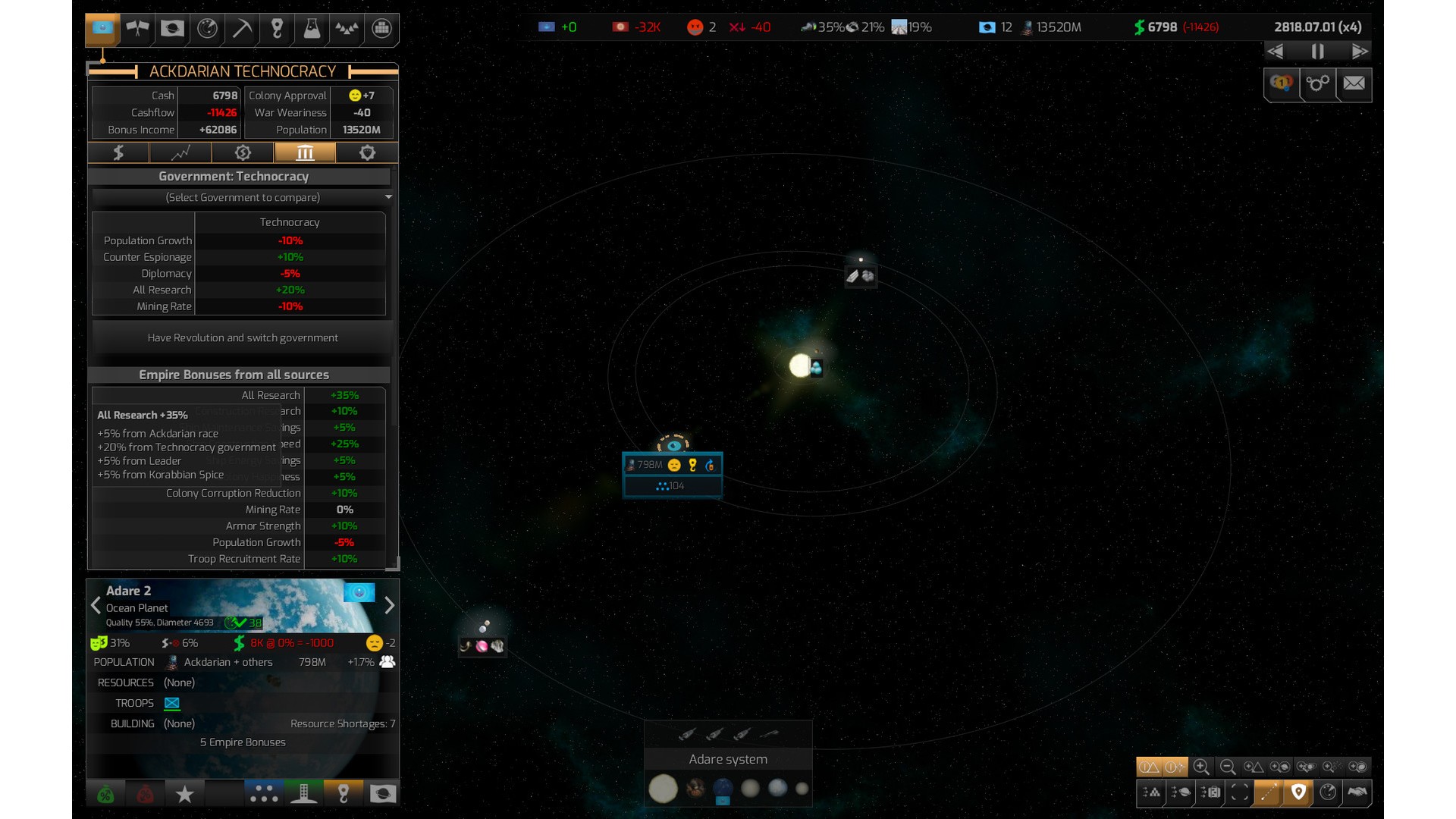
Task: Increase game speed with the forward arrow
Action: (1360, 52)
